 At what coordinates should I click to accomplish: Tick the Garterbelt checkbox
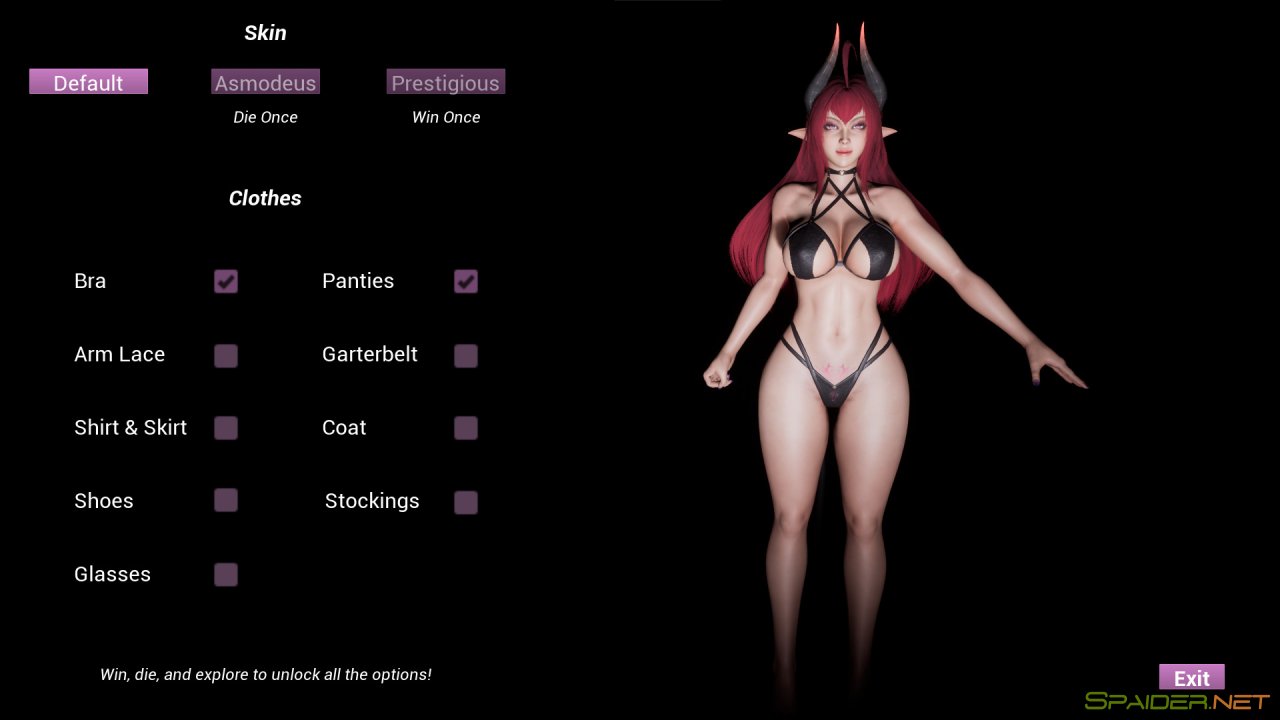pyautogui.click(x=466, y=355)
